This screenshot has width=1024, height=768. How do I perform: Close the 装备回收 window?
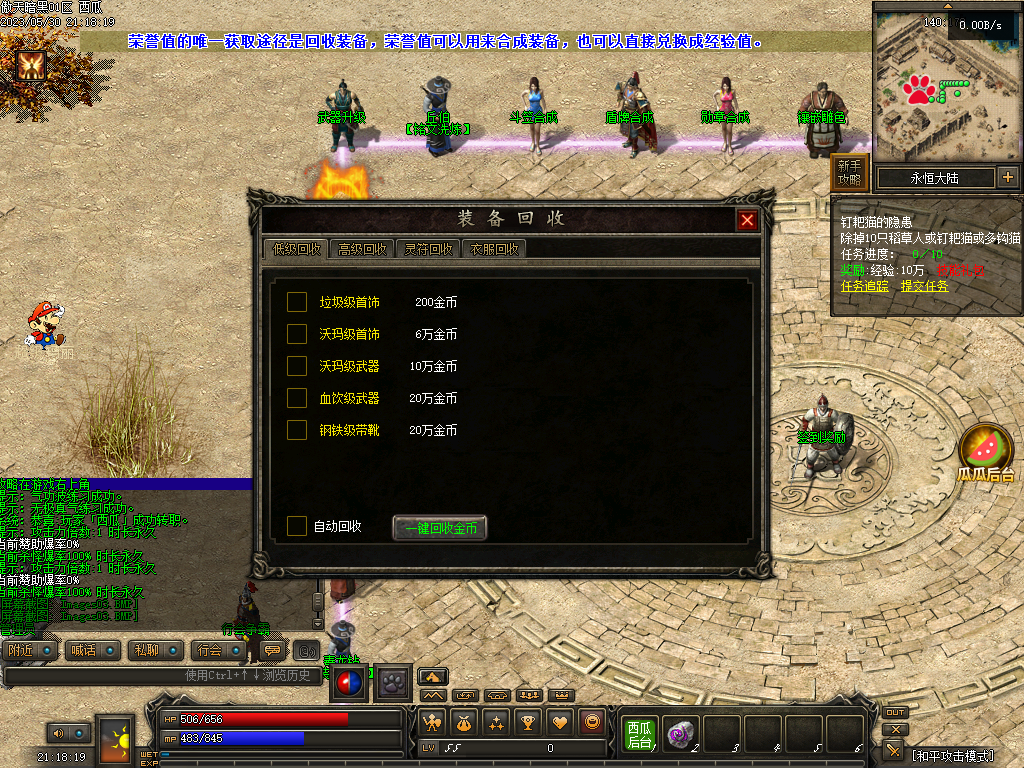pyautogui.click(x=747, y=221)
